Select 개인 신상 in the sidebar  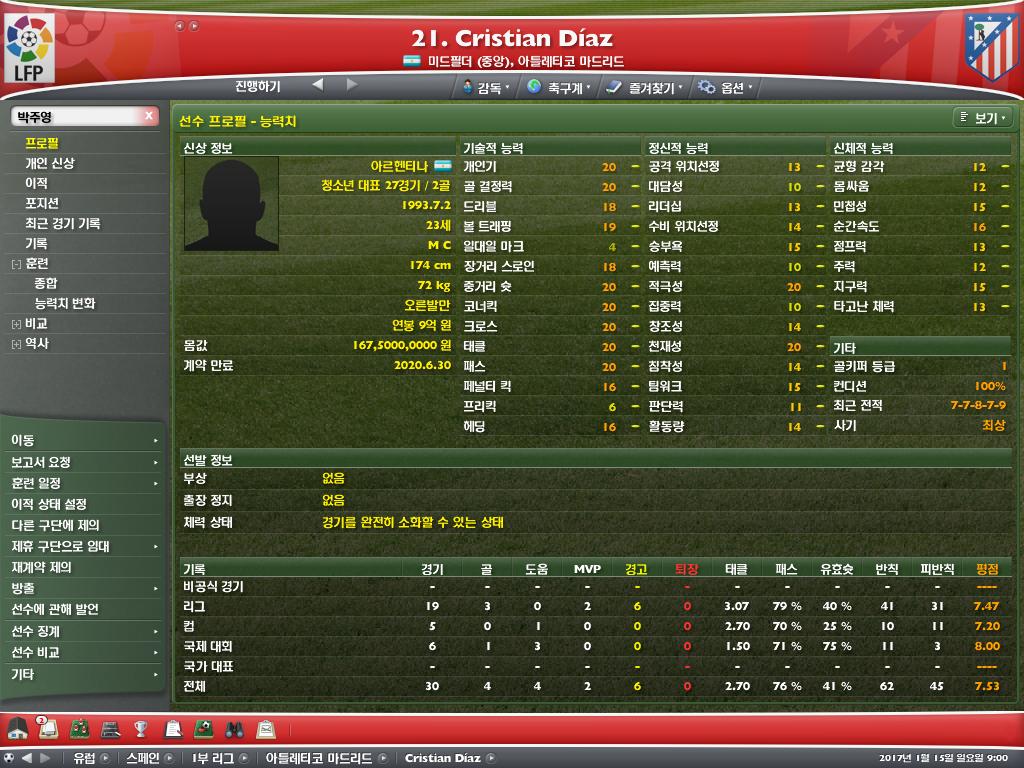pyautogui.click(x=49, y=163)
